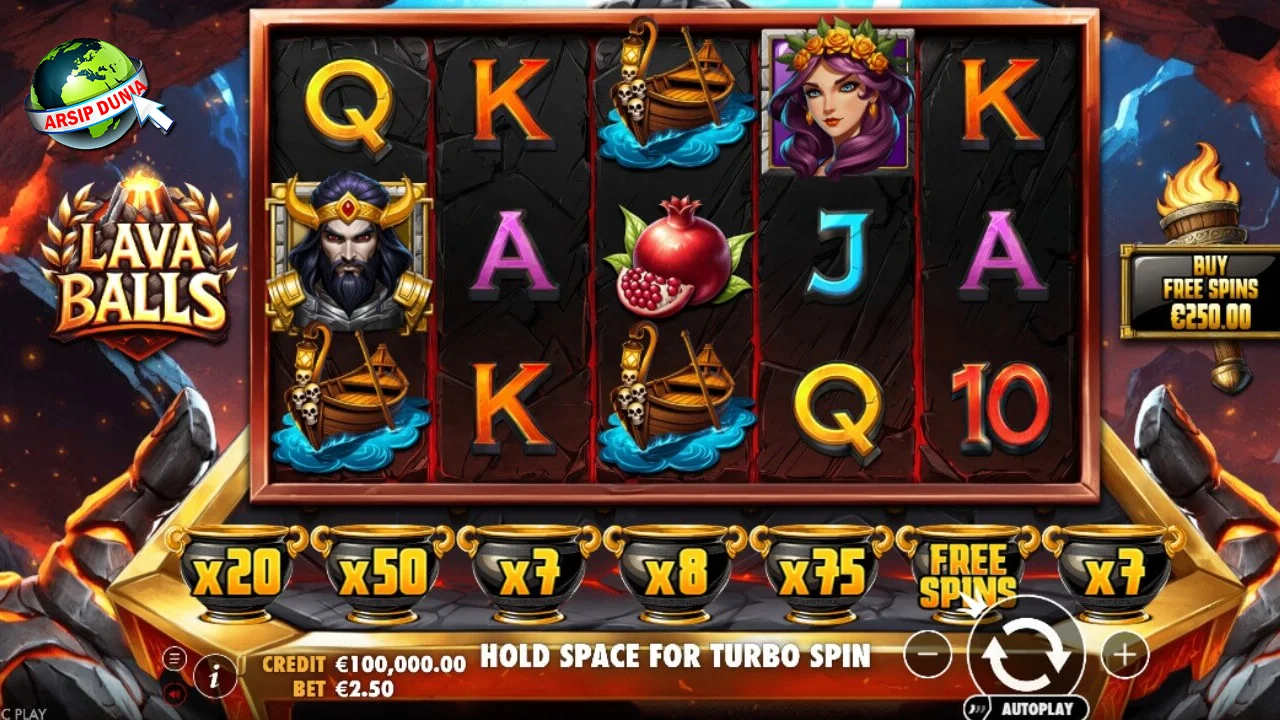Toggle turbo mode beside Autoplay
This screenshot has height=720, width=1280.
[977, 708]
